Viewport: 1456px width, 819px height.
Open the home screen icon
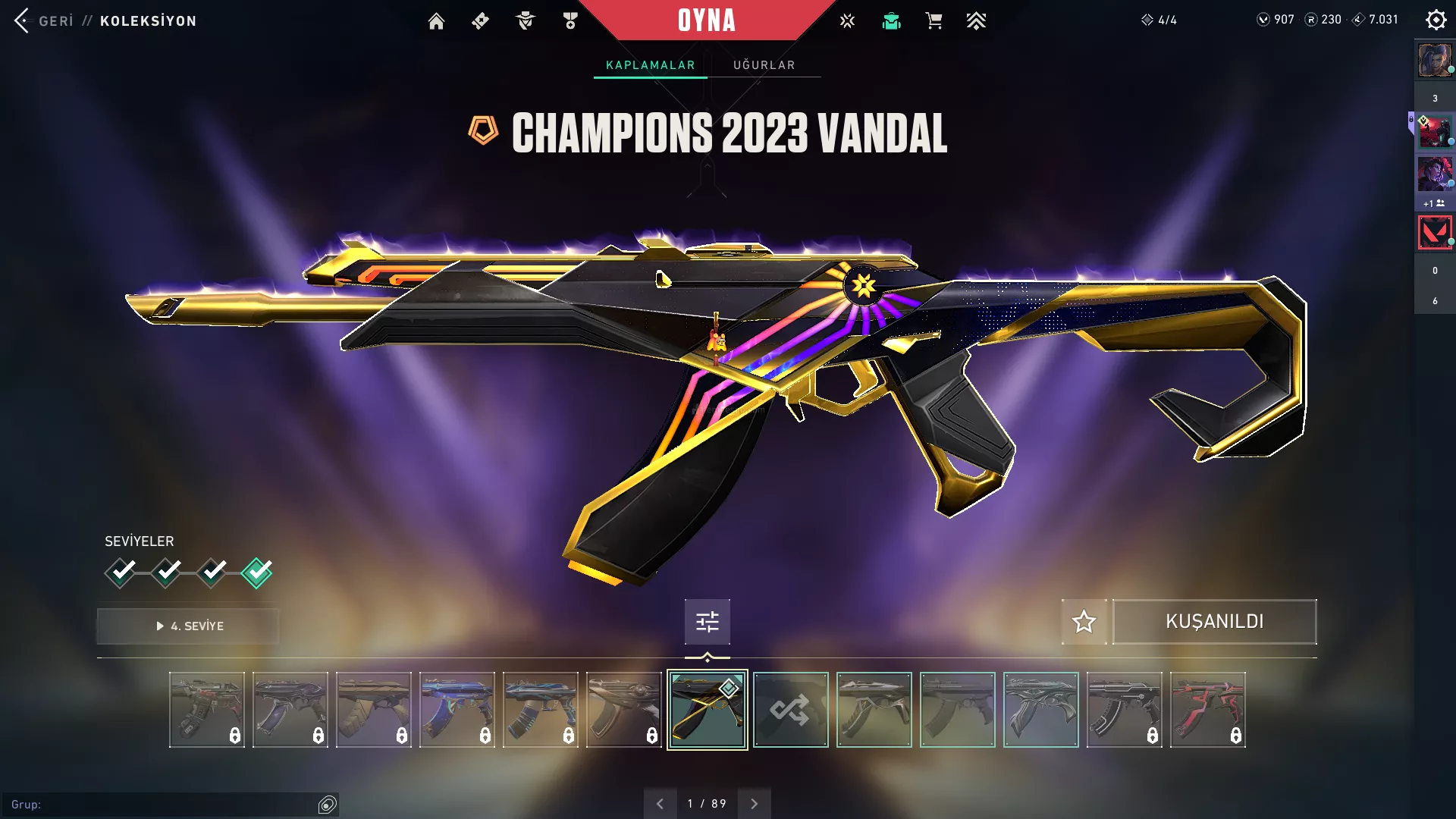[436, 21]
